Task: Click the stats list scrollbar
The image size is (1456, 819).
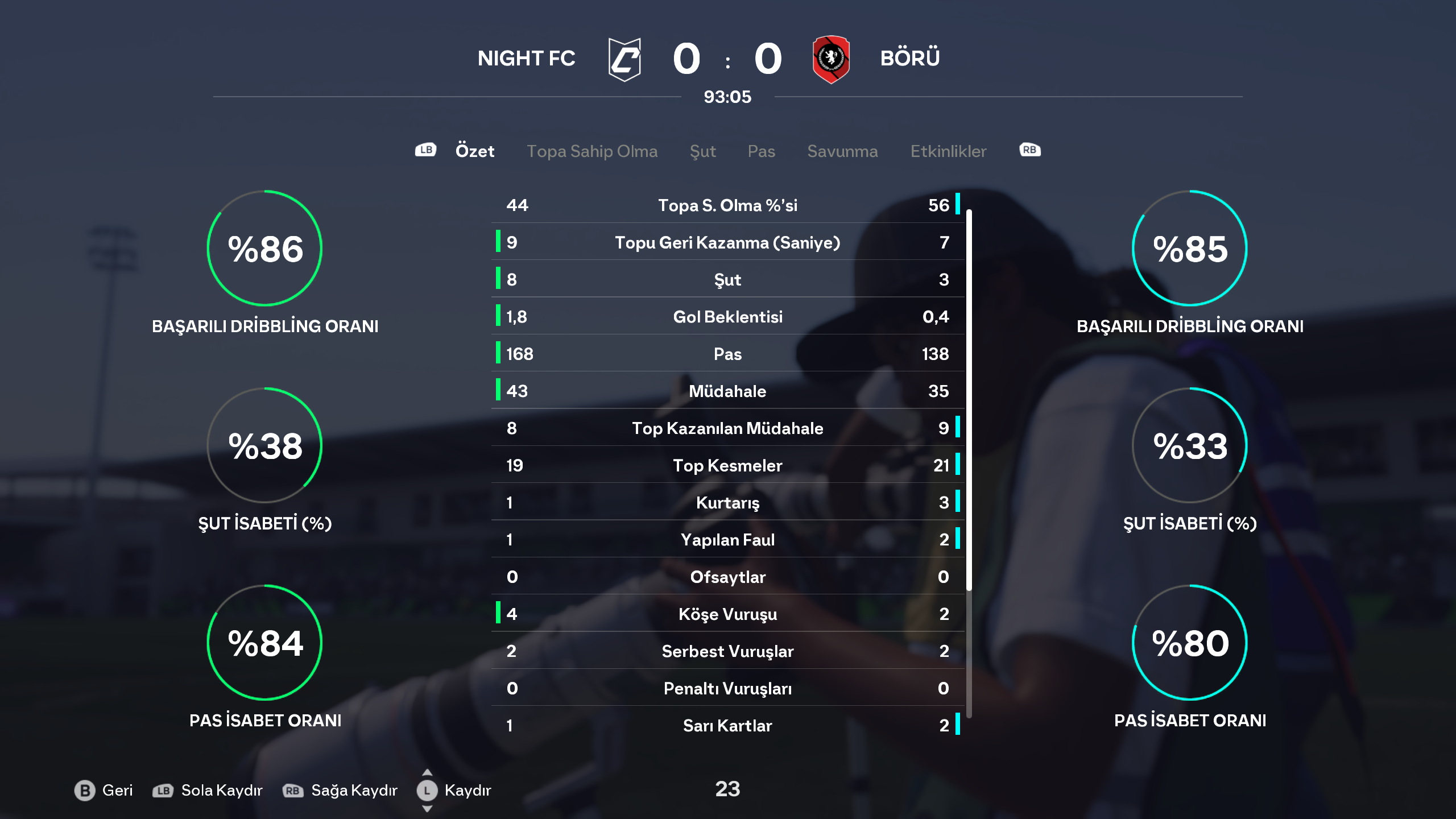Action: 969,398
